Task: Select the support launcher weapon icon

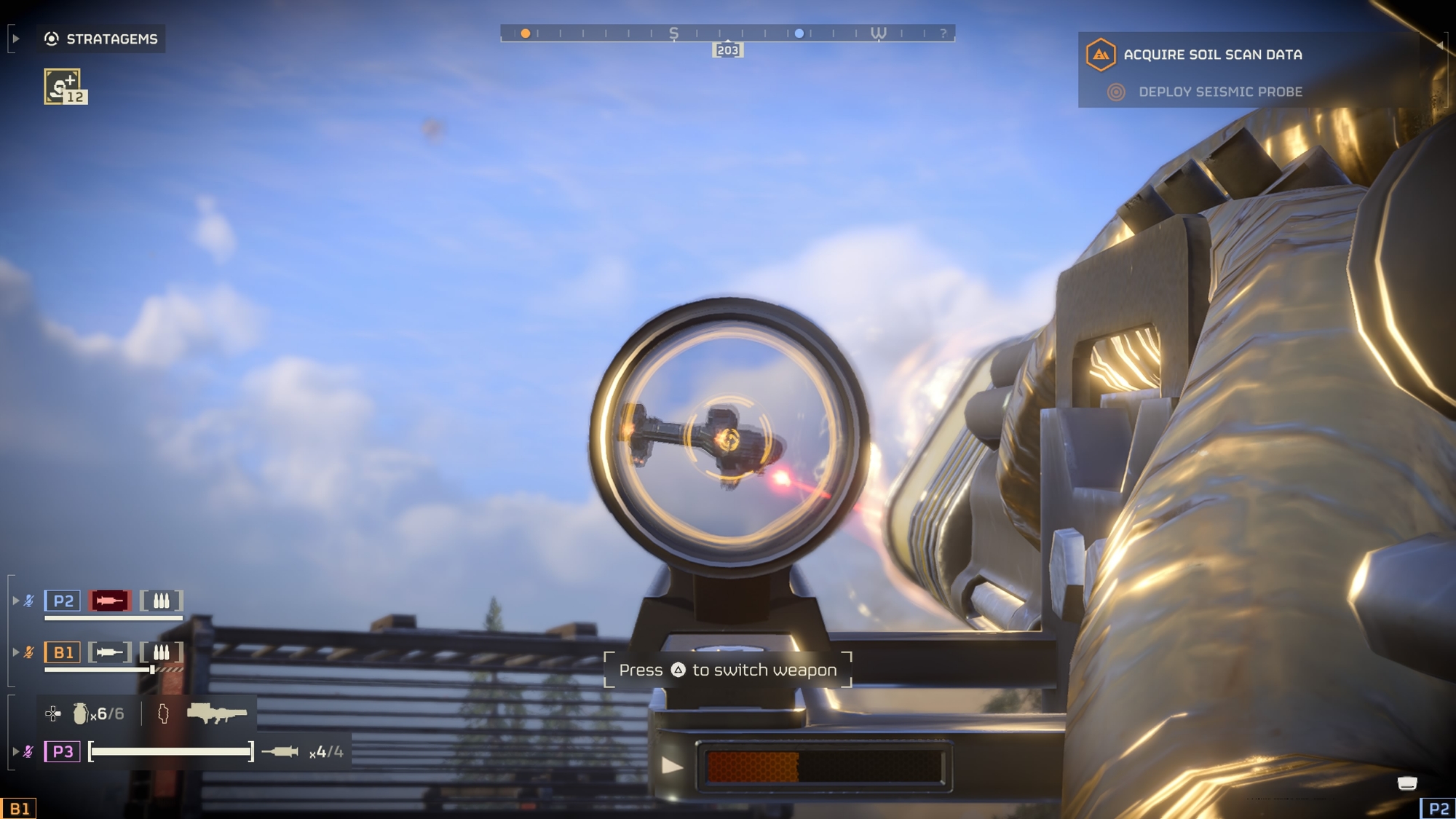Action: 217,713
